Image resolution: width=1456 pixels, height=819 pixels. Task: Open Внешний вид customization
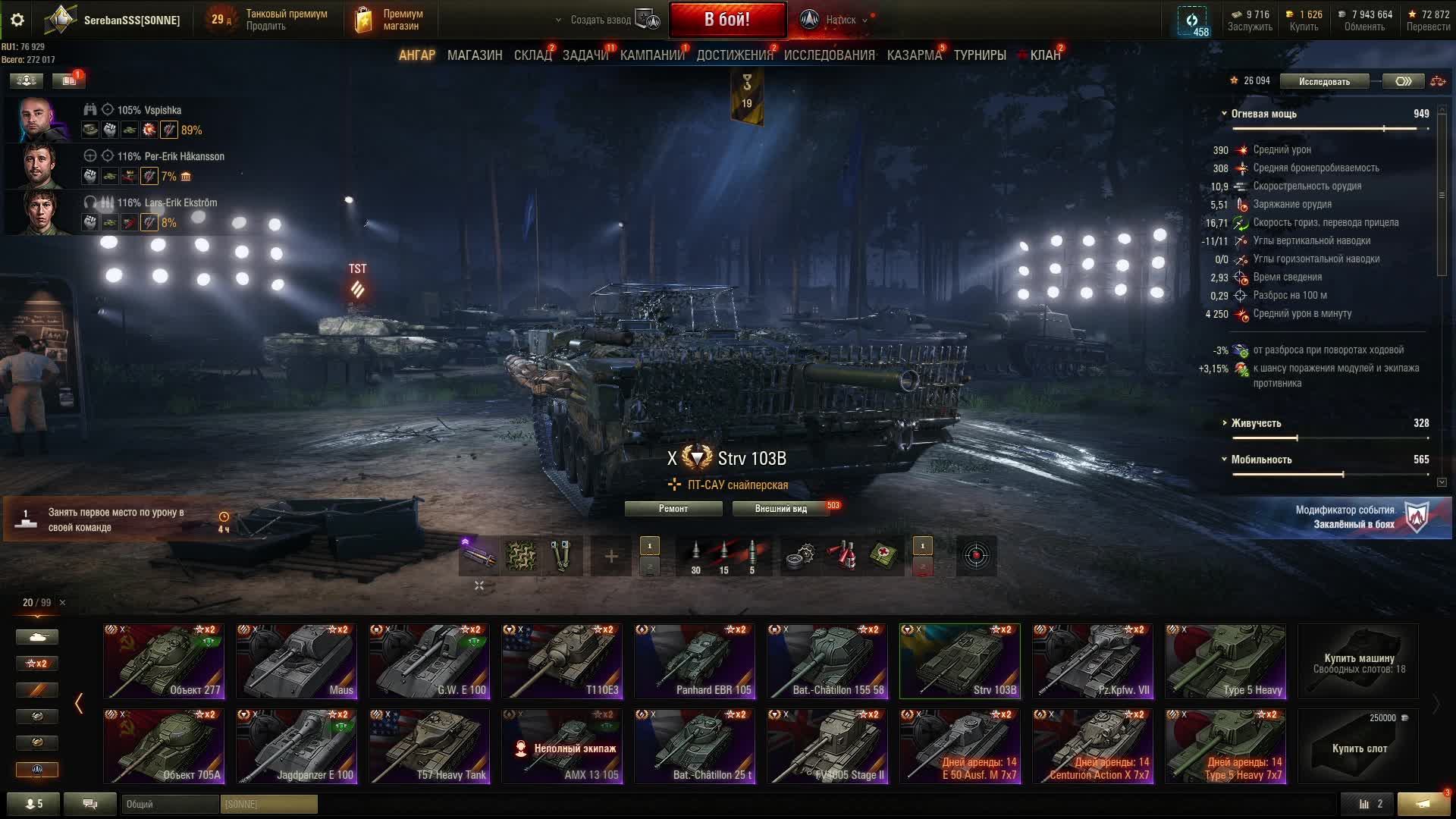pyautogui.click(x=780, y=509)
